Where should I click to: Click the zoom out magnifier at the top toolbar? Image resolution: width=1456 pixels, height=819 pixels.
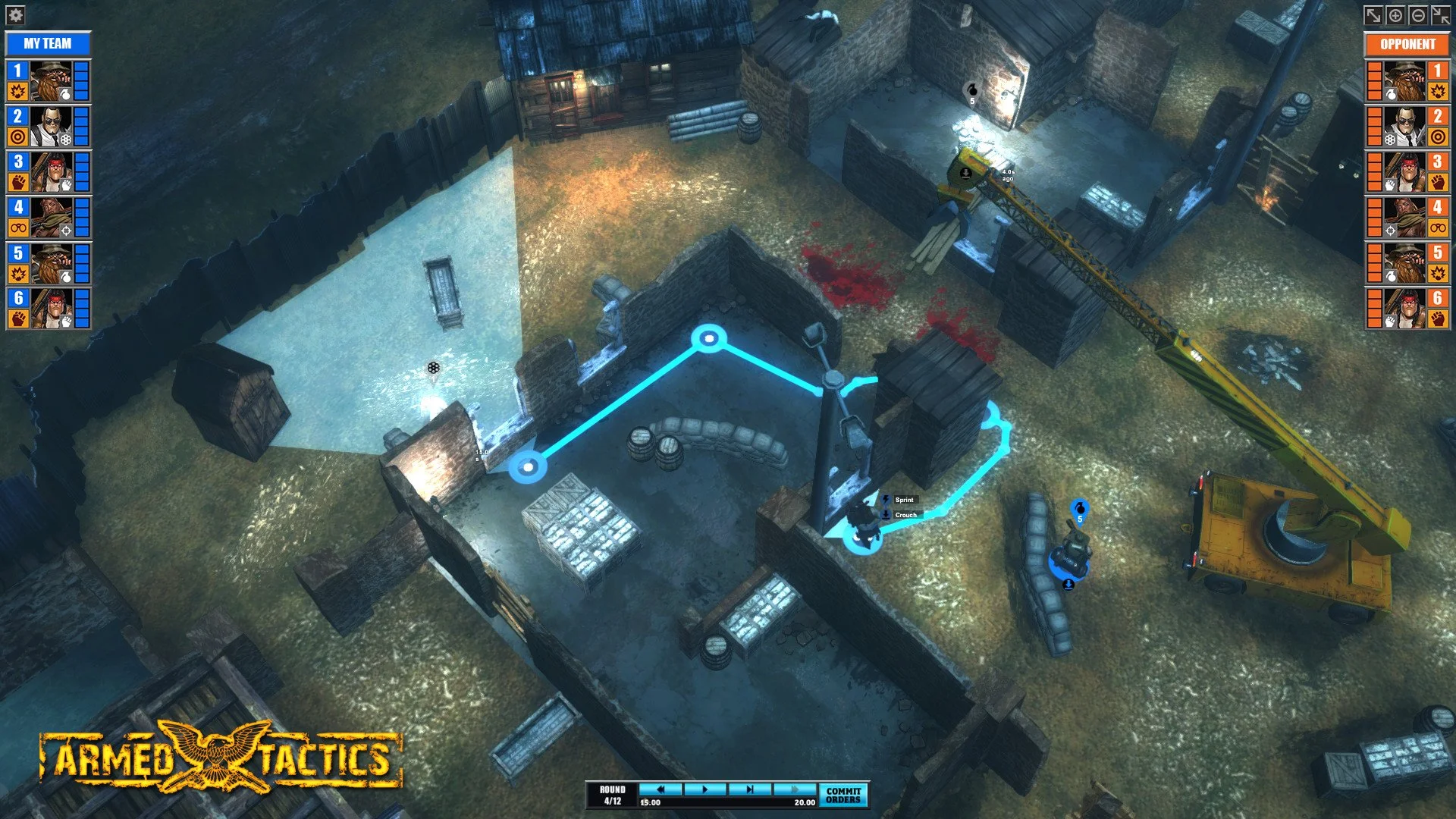[1417, 14]
